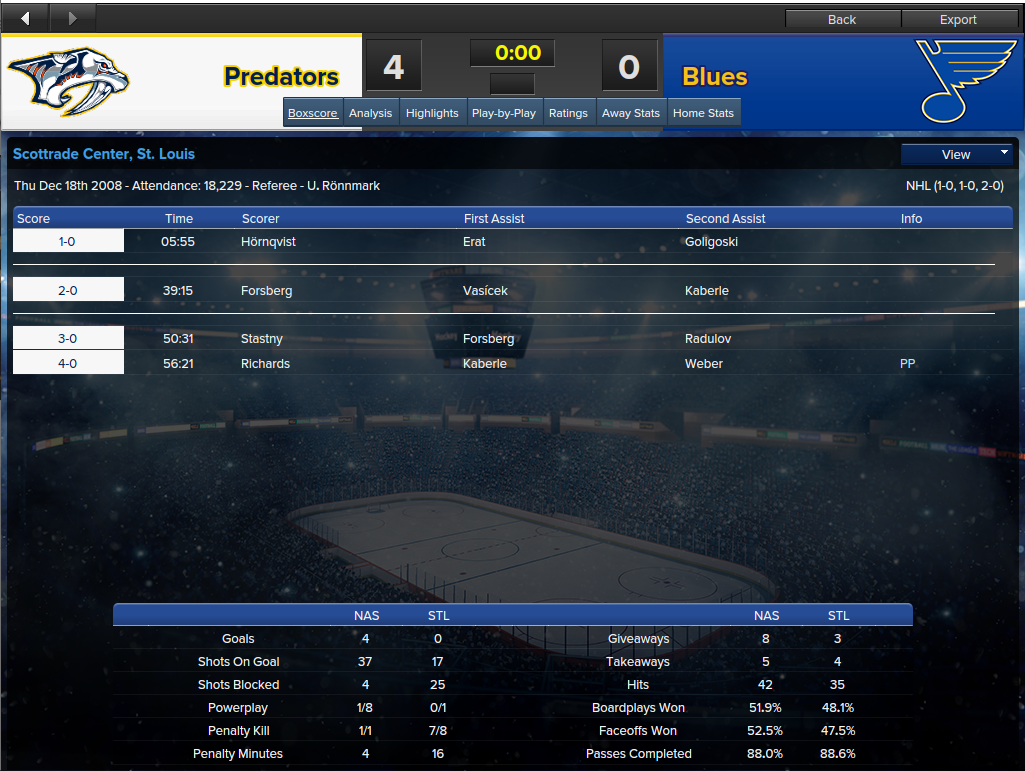The height and width of the screenshot is (771, 1025).
Task: Select Richards on the 4-0 power-play goal
Action: point(265,363)
